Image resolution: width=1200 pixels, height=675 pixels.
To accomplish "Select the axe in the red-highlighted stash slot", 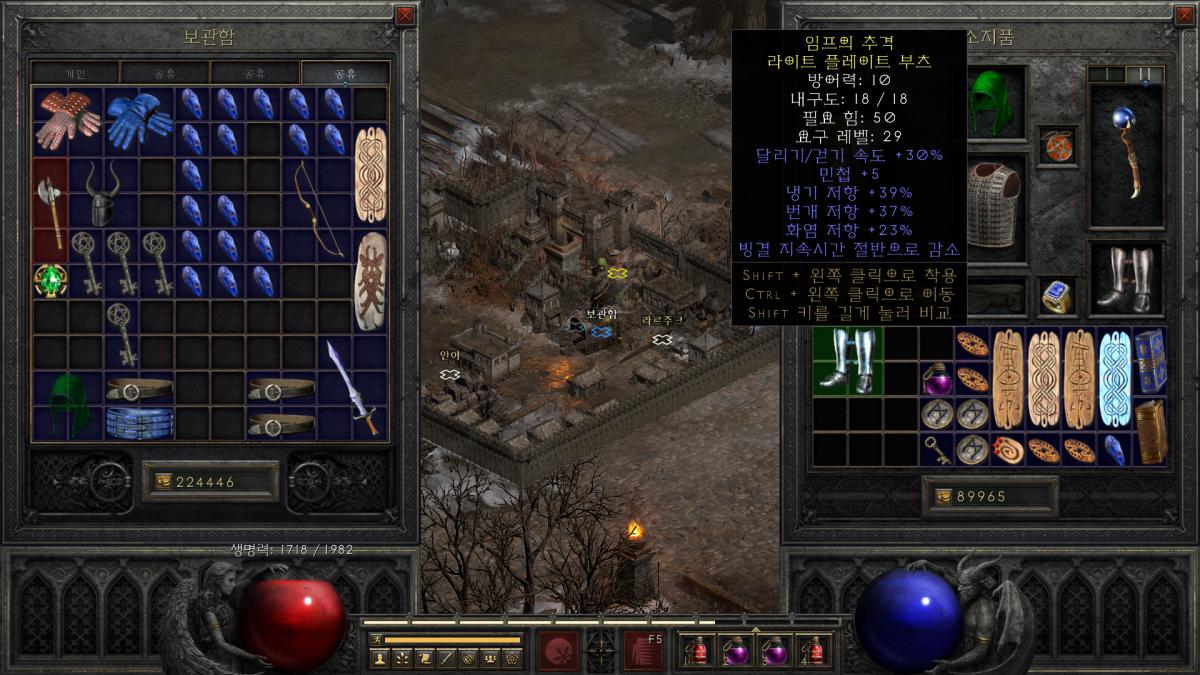I will [50, 212].
